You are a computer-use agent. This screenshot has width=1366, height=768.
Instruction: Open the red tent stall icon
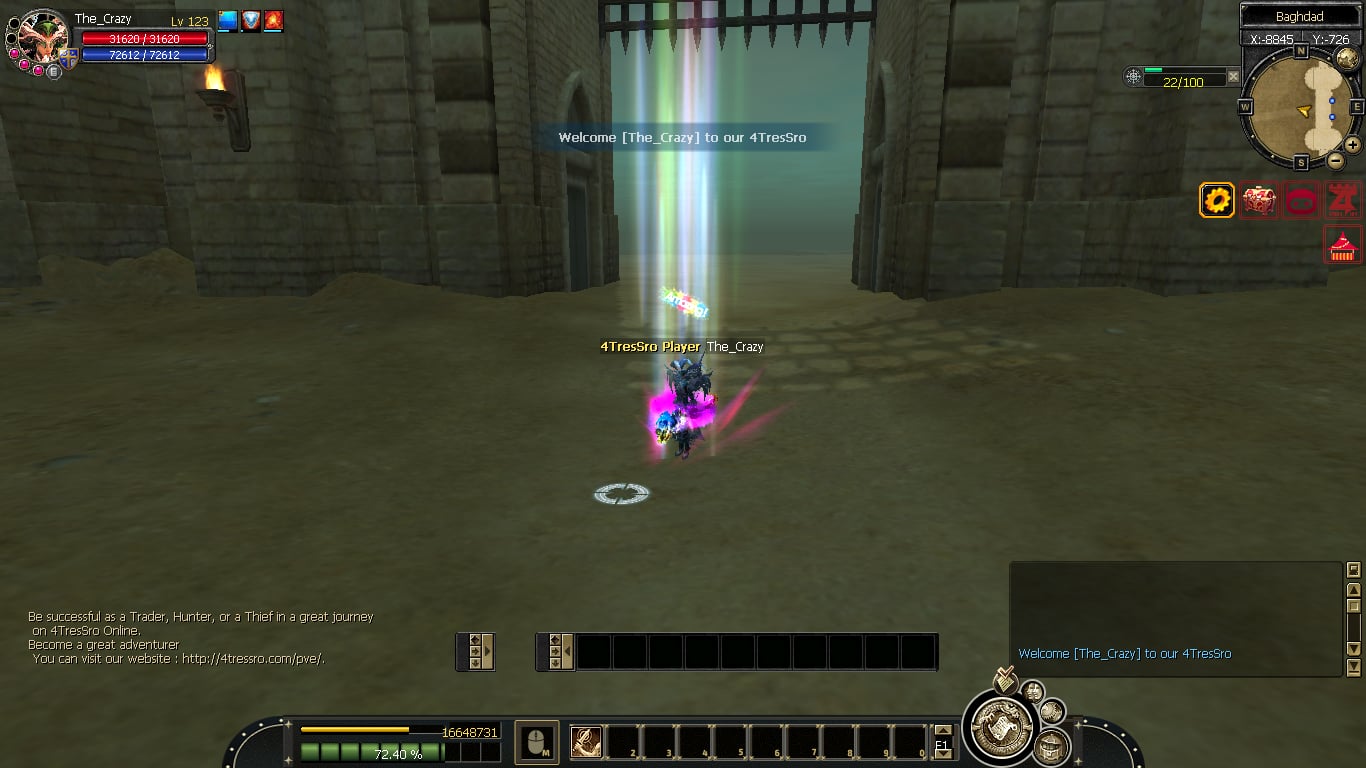[1343, 245]
